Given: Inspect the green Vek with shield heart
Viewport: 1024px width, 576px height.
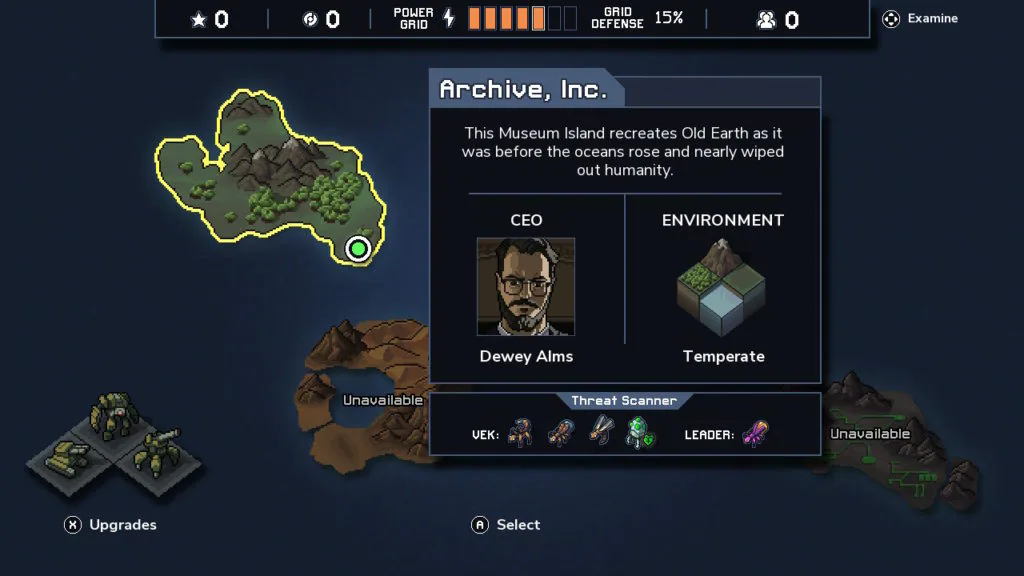Looking at the screenshot, I should tap(639, 433).
